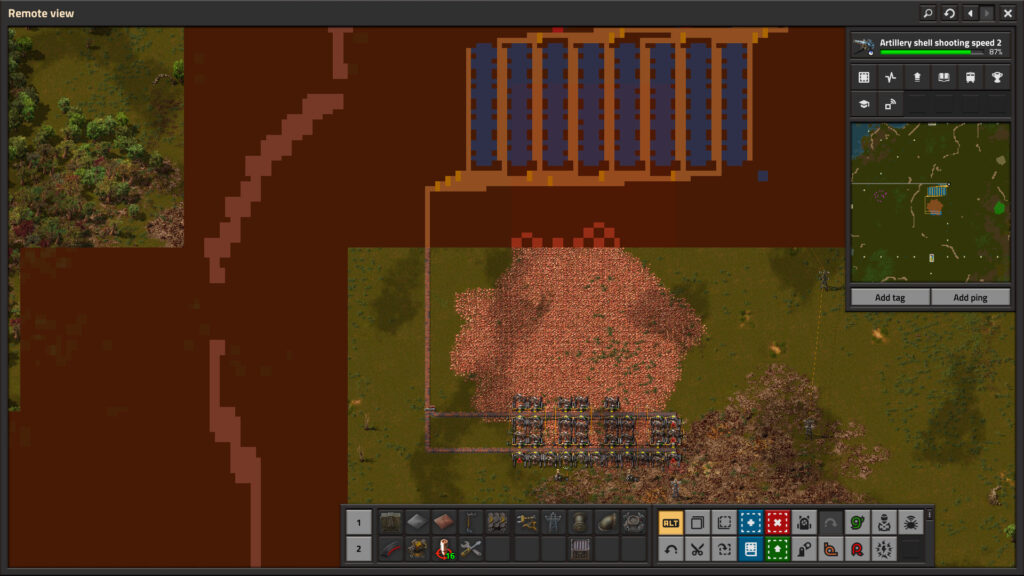
Task: Close the Remote view window
Action: tap(1007, 13)
